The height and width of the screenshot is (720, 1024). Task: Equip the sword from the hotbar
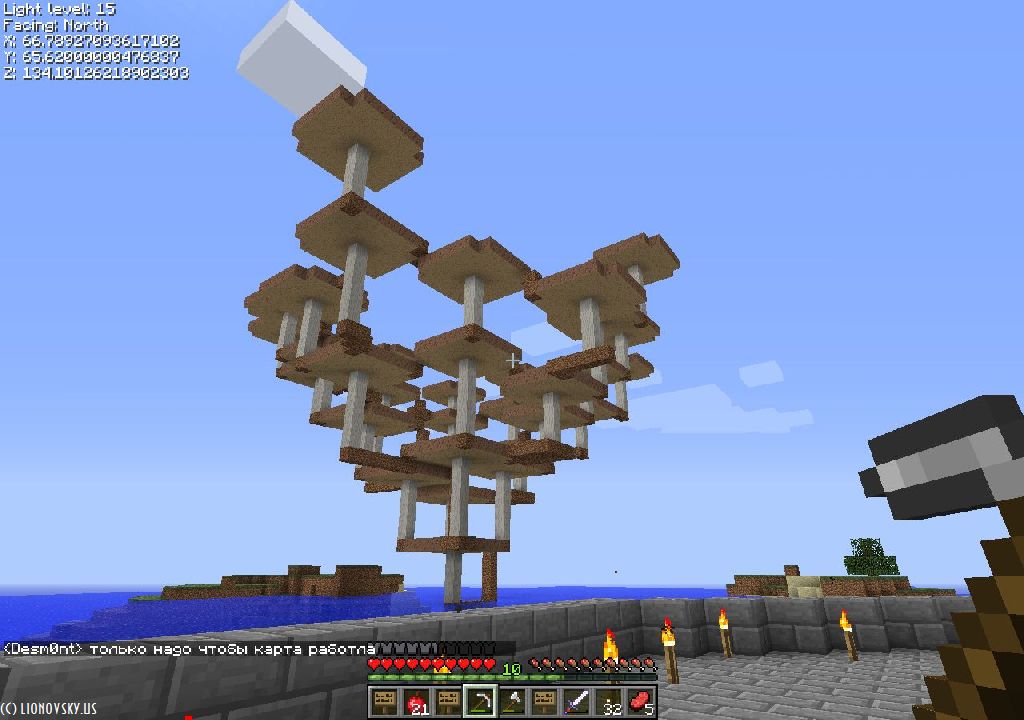coord(576,702)
